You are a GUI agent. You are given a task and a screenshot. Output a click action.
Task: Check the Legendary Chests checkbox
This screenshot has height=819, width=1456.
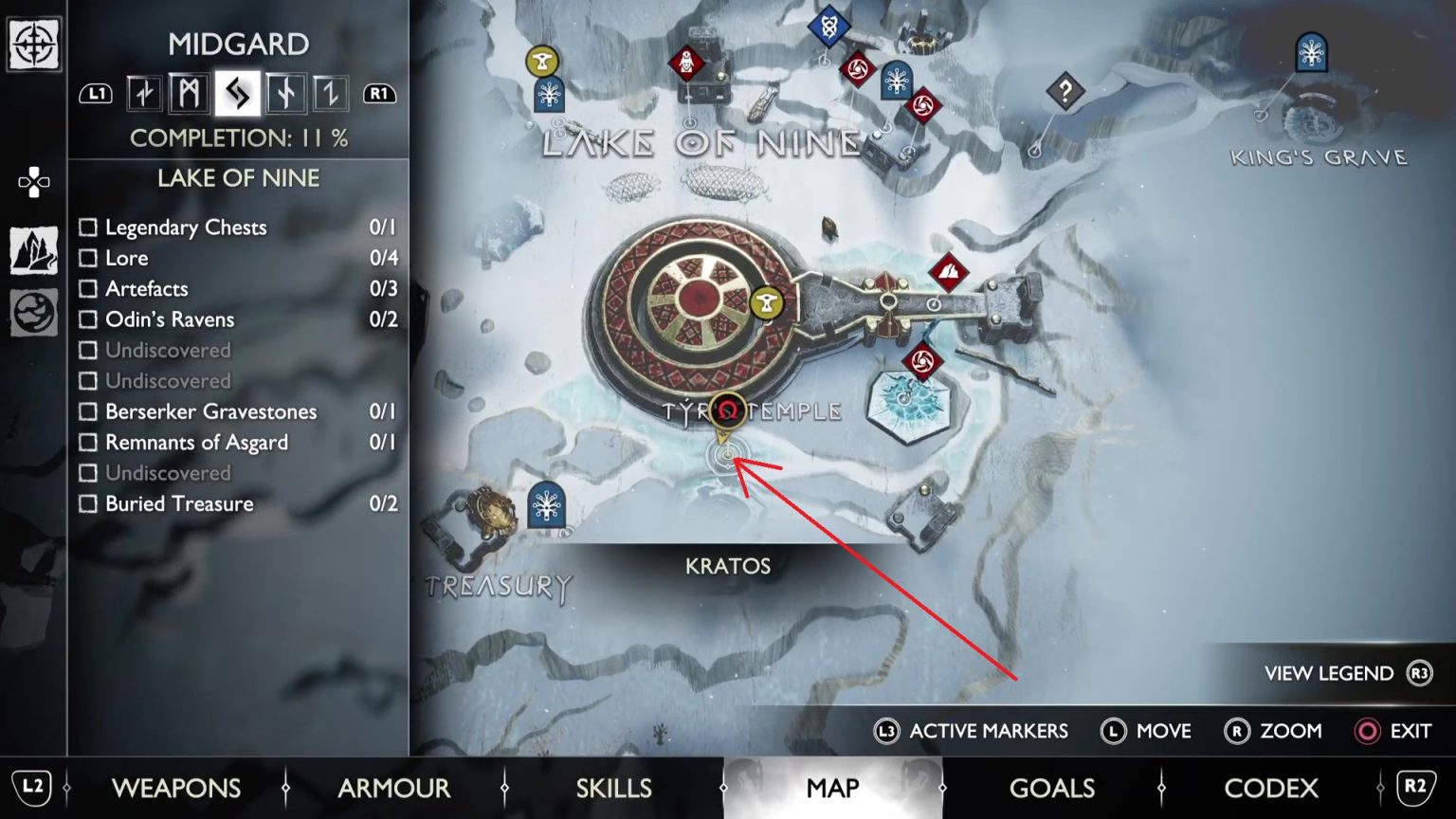89,227
